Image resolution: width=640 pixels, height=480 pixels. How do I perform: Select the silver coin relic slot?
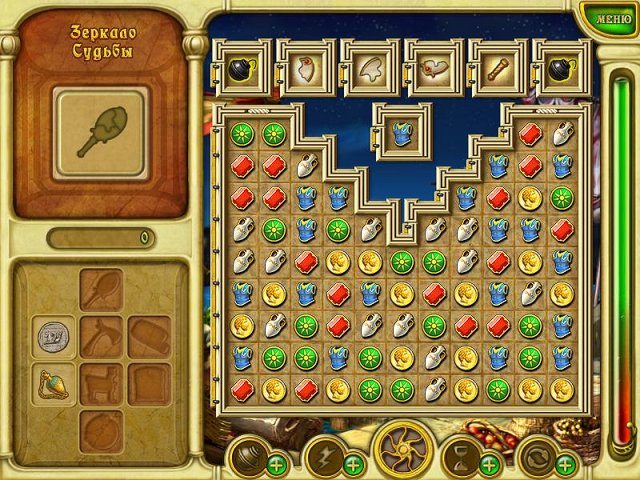tap(53, 337)
